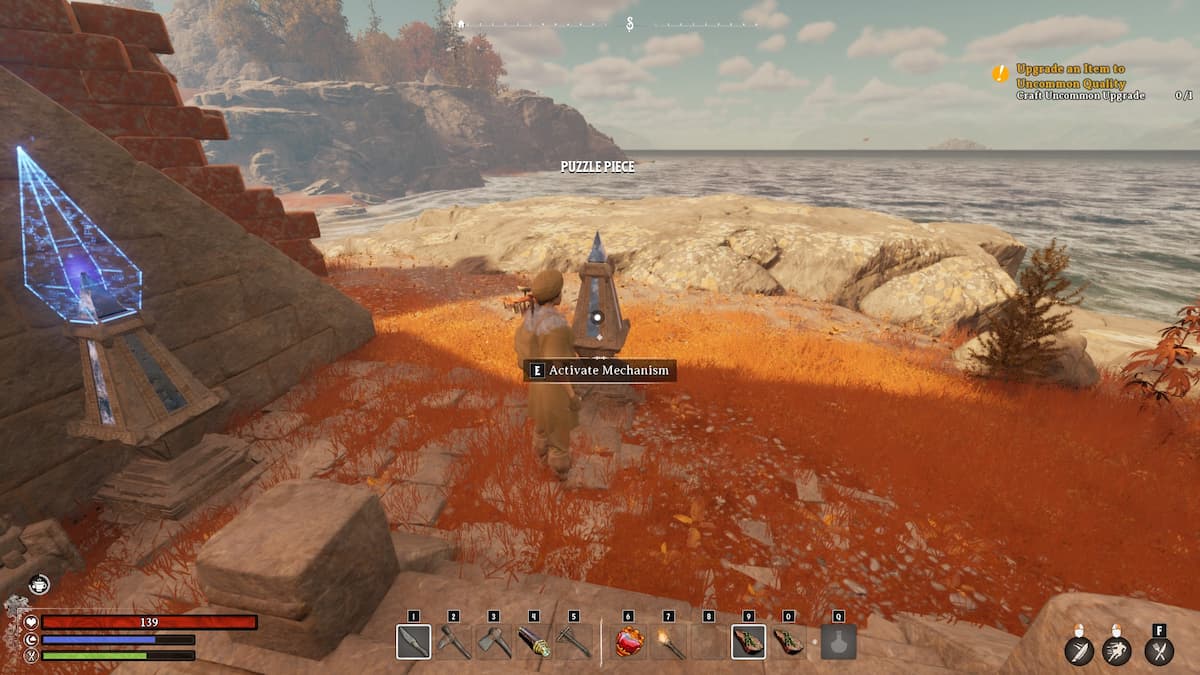Select the highlighted cooked meat in slot 9

pos(749,642)
